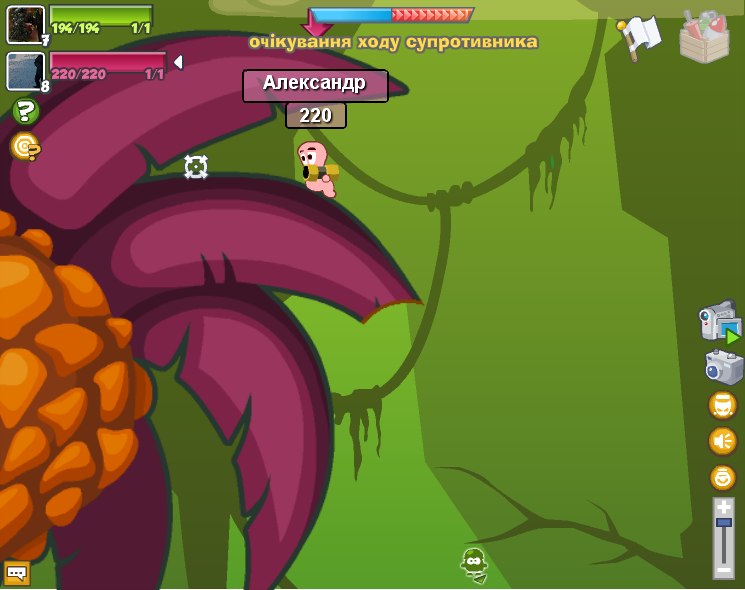Click the white surrender flag icon
This screenshot has width=745, height=590.
640,36
